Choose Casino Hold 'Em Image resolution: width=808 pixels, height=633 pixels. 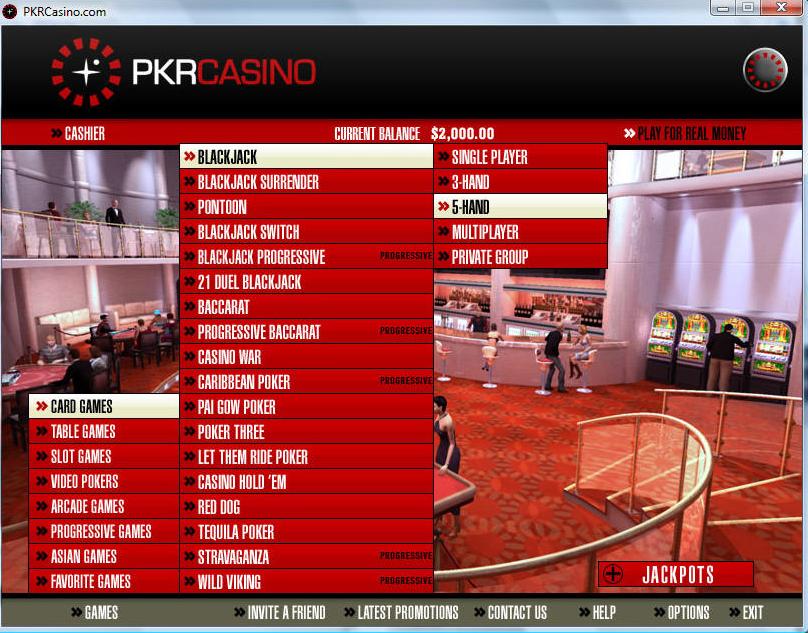(244, 482)
